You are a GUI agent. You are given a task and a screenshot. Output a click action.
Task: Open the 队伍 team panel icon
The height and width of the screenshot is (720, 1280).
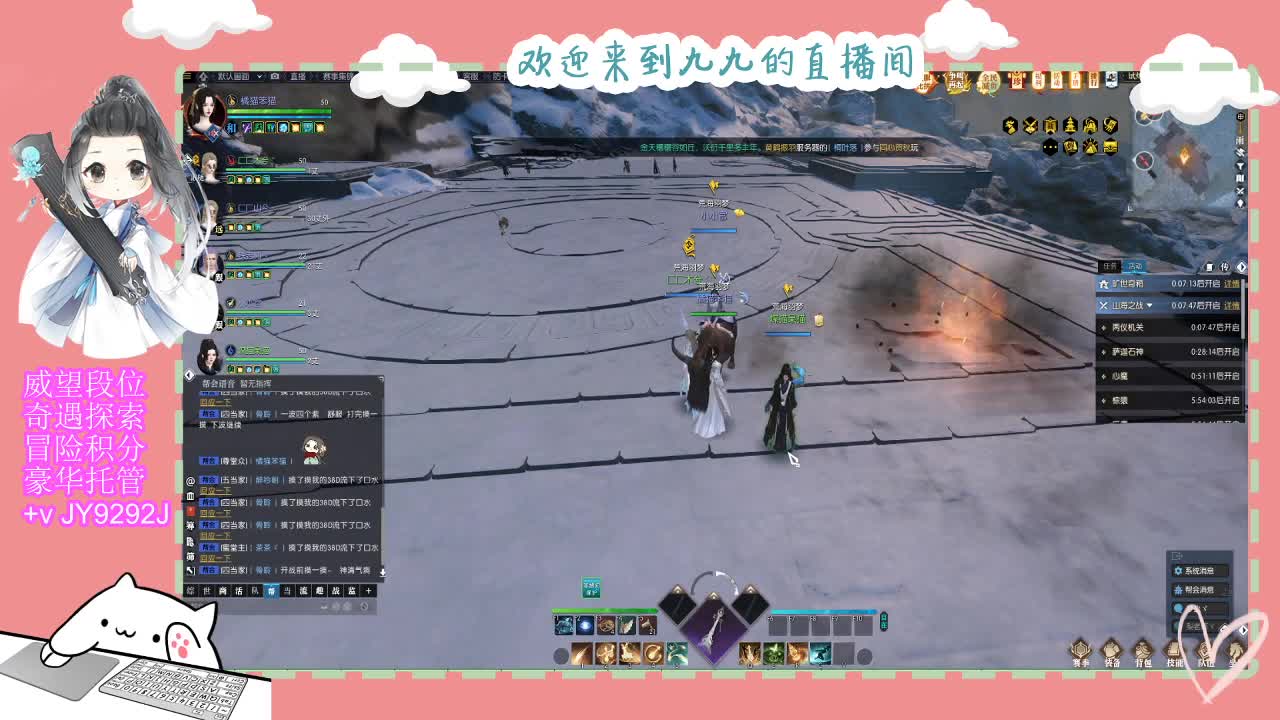[1204, 650]
